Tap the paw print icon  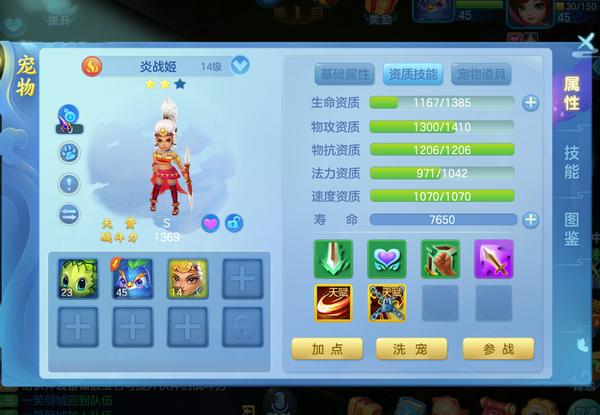pos(69,153)
